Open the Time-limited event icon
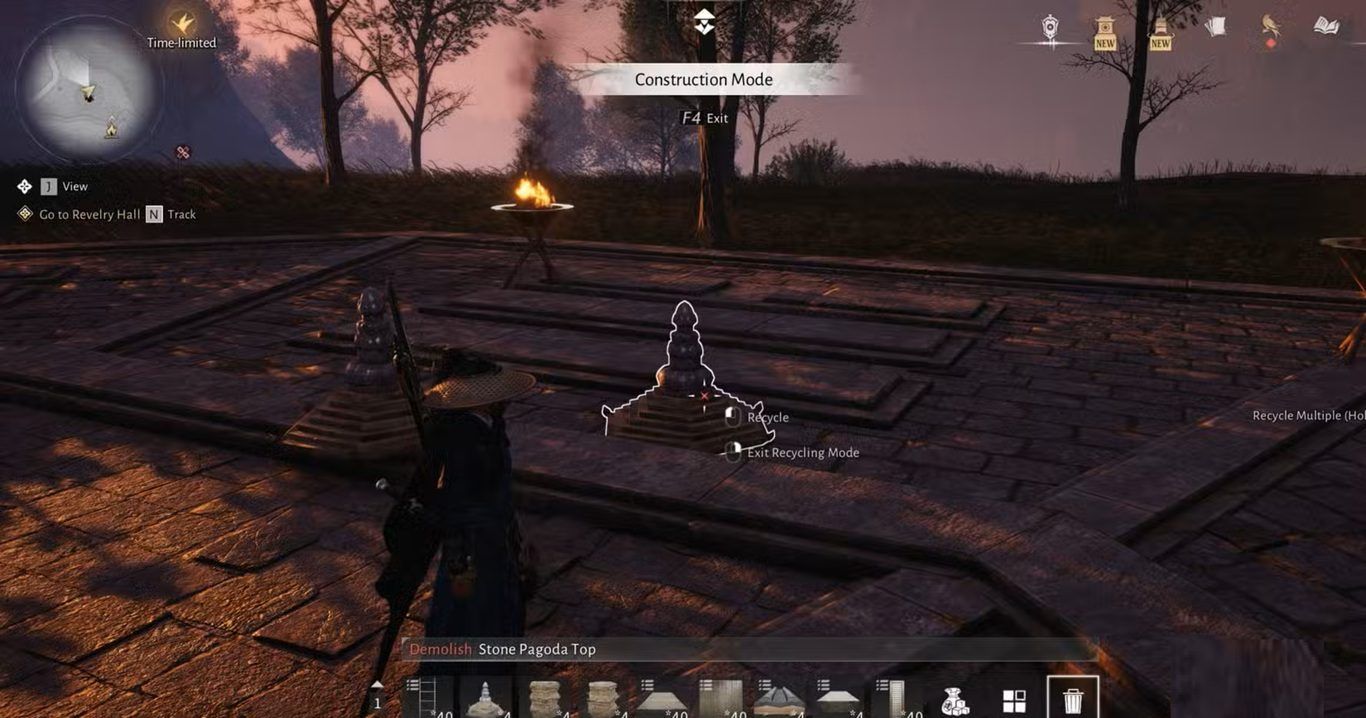Viewport: 1366px width, 718px height. (181, 26)
